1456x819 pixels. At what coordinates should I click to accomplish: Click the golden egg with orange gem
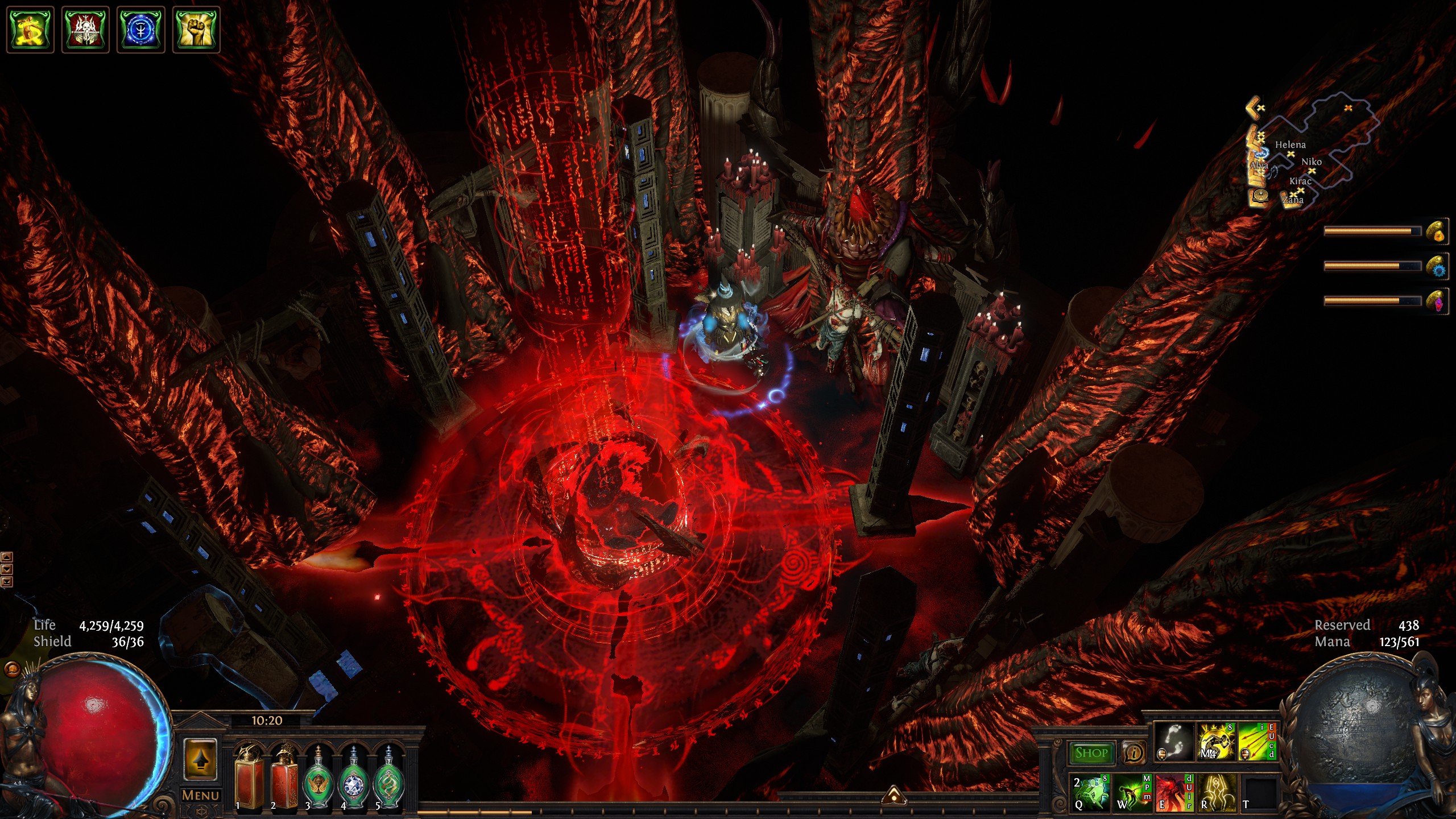tap(1437, 231)
